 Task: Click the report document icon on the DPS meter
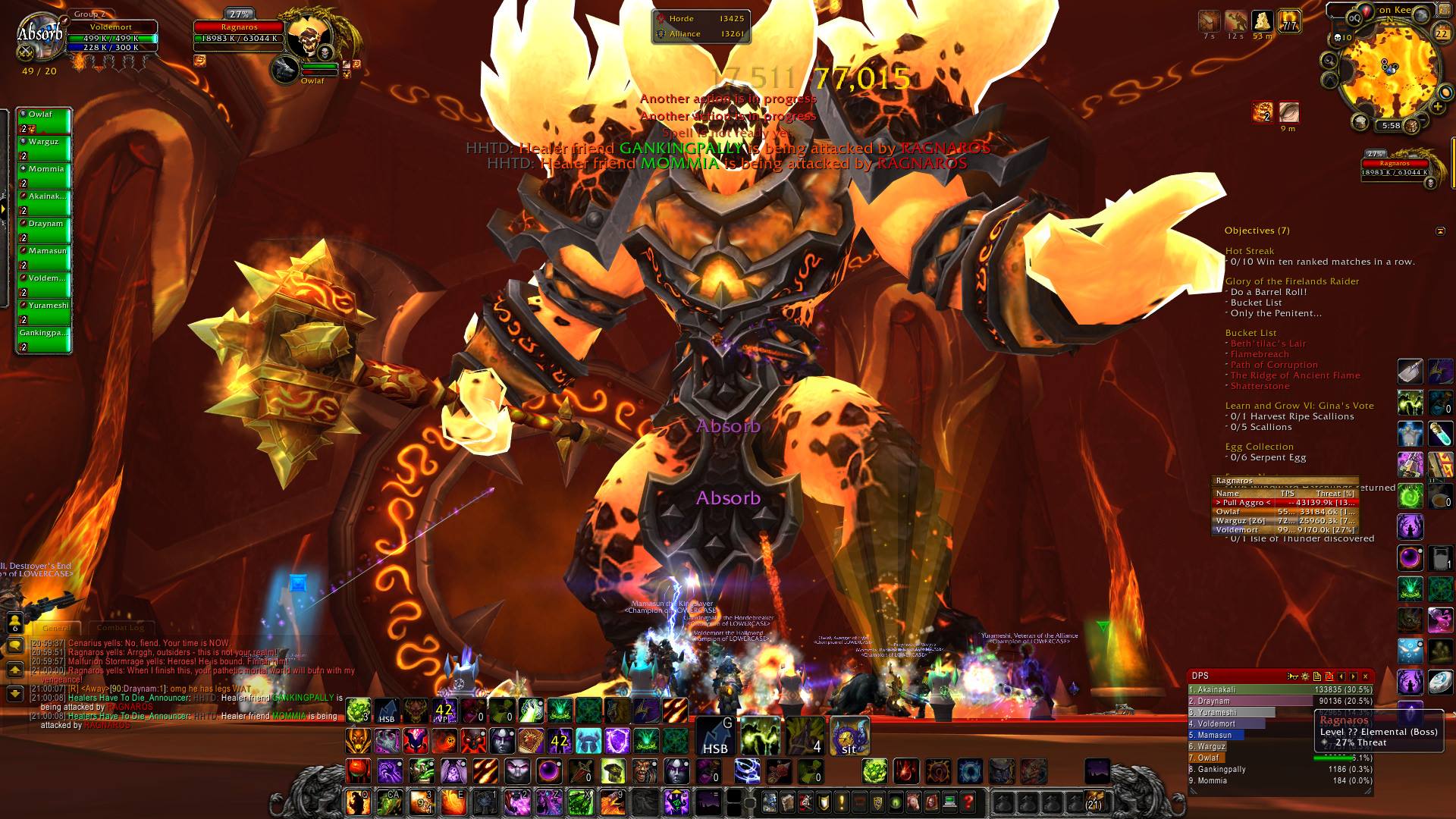click(x=1317, y=676)
